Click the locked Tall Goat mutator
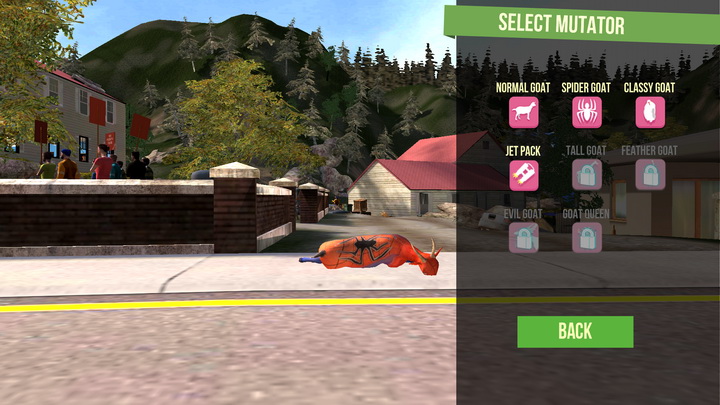Screen dimensions: 720x405 [586, 175]
